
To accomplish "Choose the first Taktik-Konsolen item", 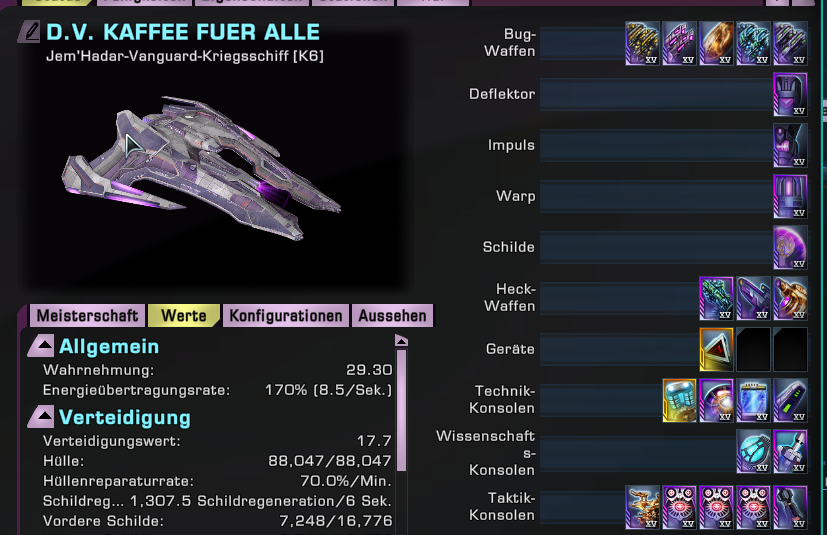I will 643,506.
